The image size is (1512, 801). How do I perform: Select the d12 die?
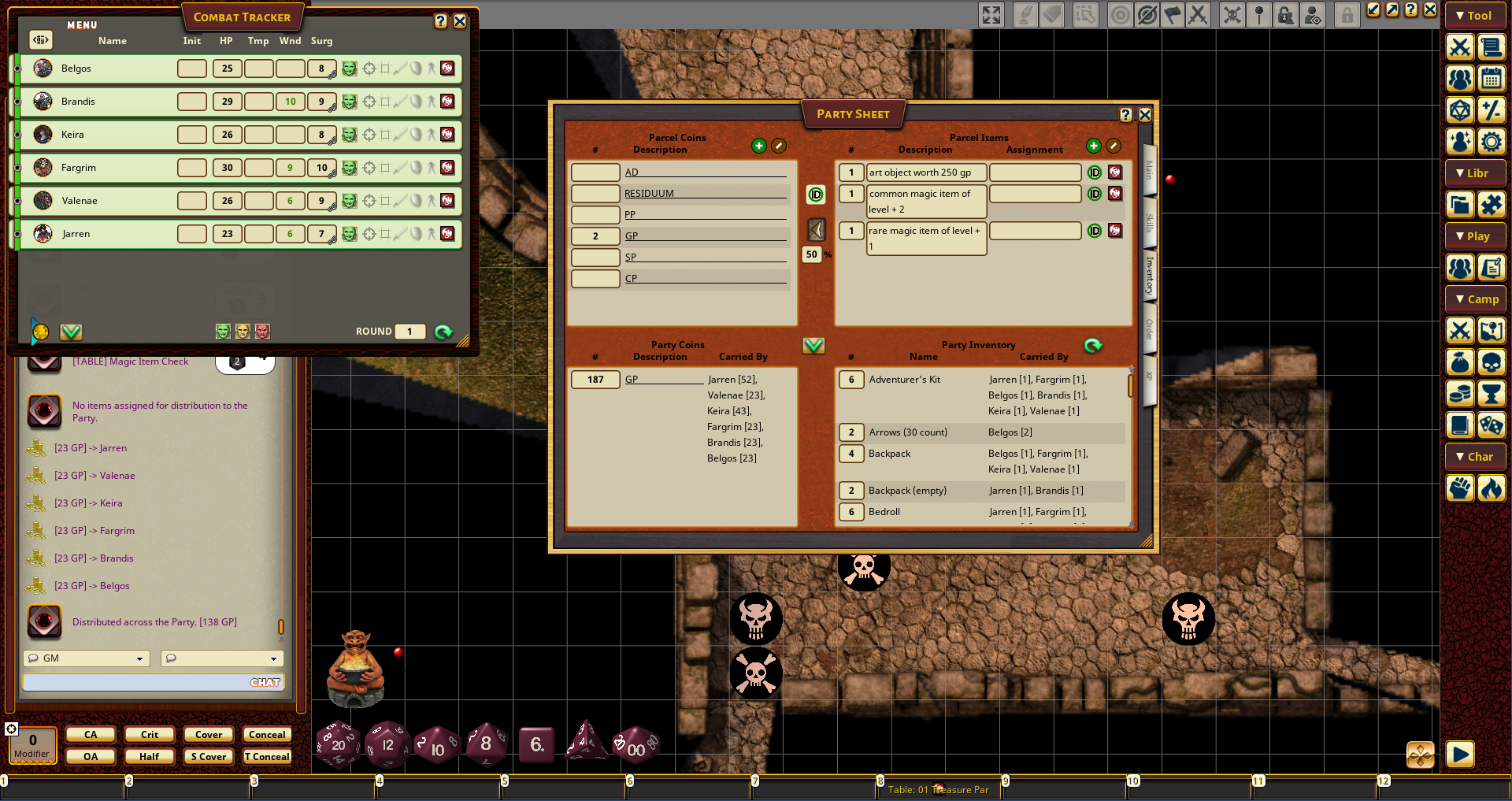tap(387, 744)
